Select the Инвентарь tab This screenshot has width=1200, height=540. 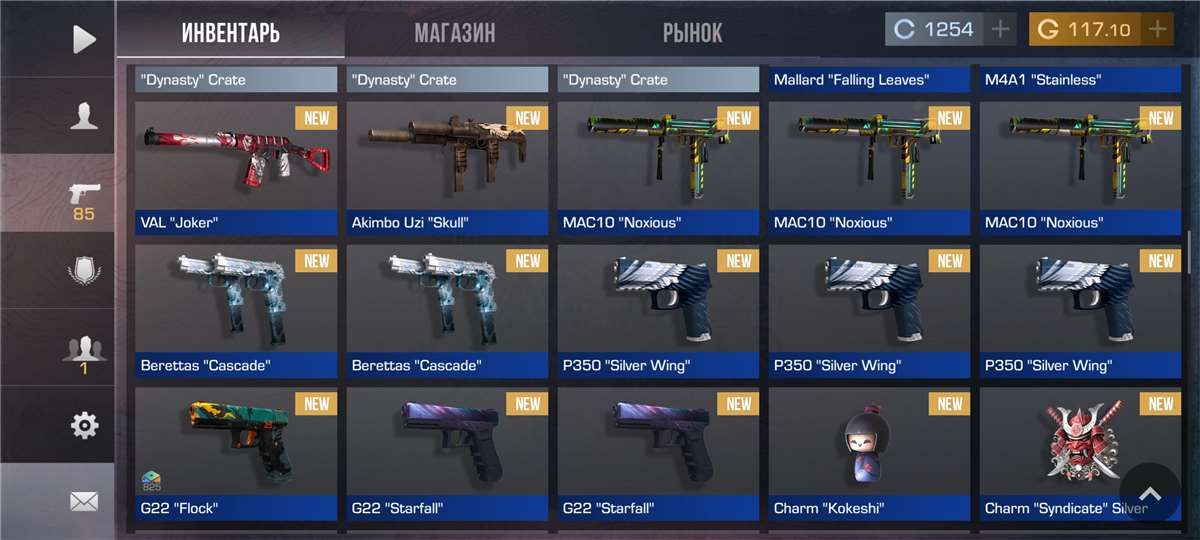(x=230, y=32)
